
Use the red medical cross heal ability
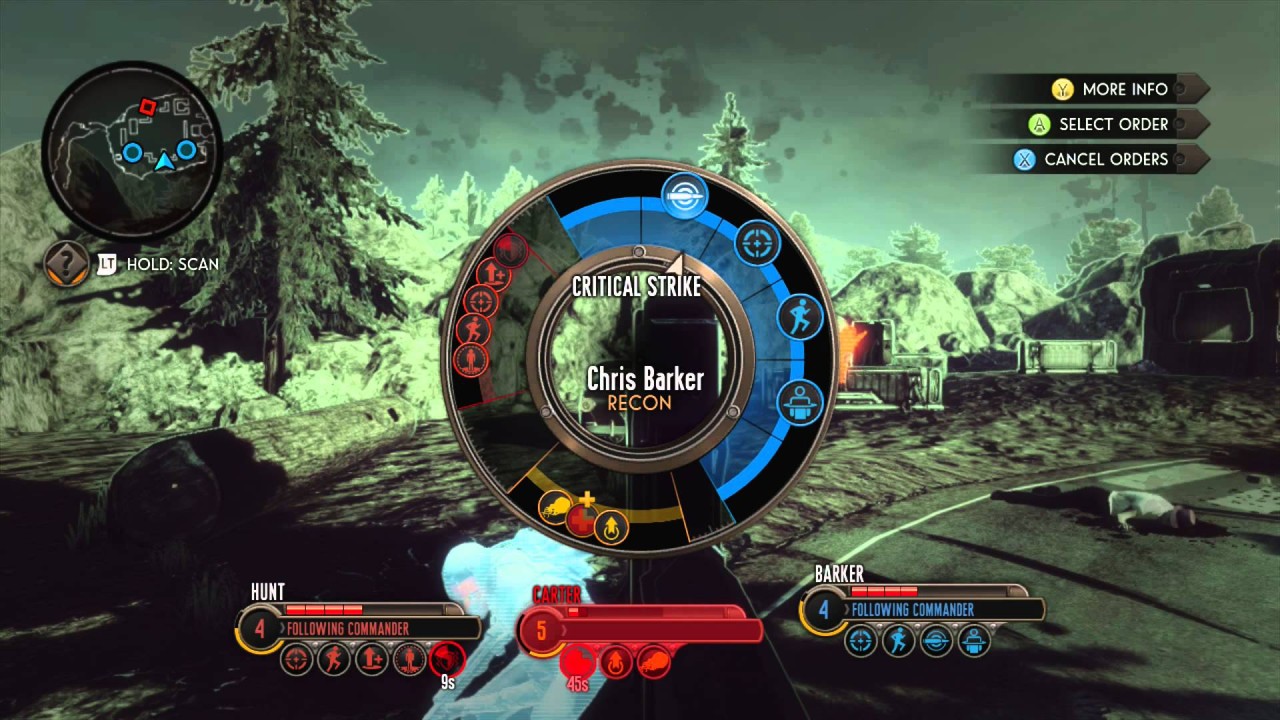click(x=582, y=517)
